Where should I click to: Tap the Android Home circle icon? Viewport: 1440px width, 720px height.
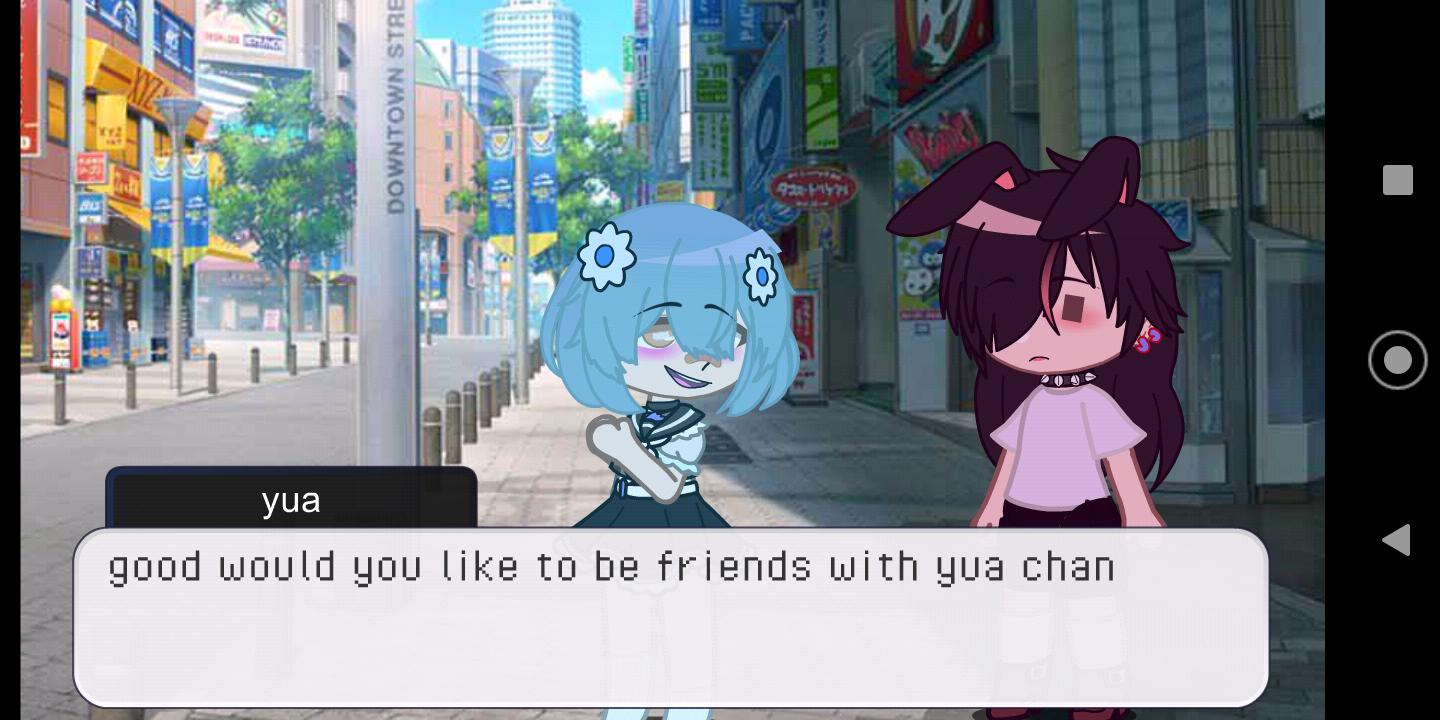[x=1396, y=360]
